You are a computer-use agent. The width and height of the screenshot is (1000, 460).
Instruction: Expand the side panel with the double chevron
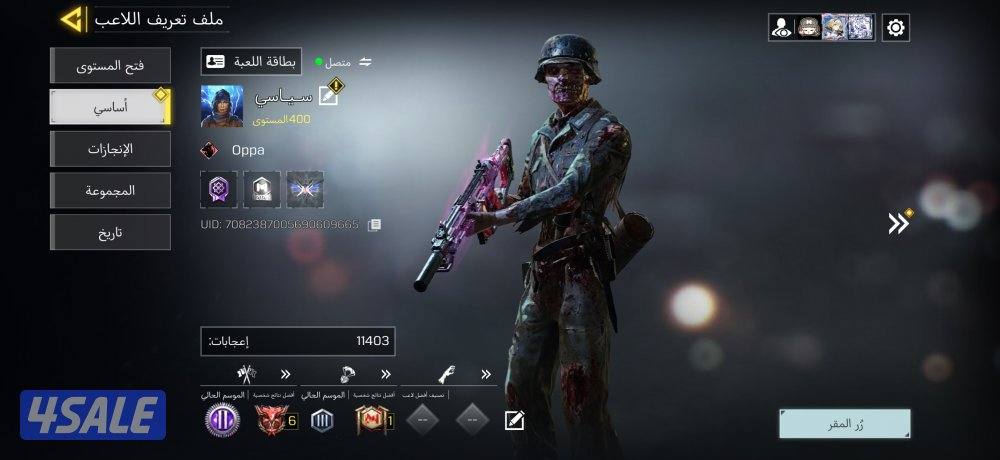(x=899, y=223)
